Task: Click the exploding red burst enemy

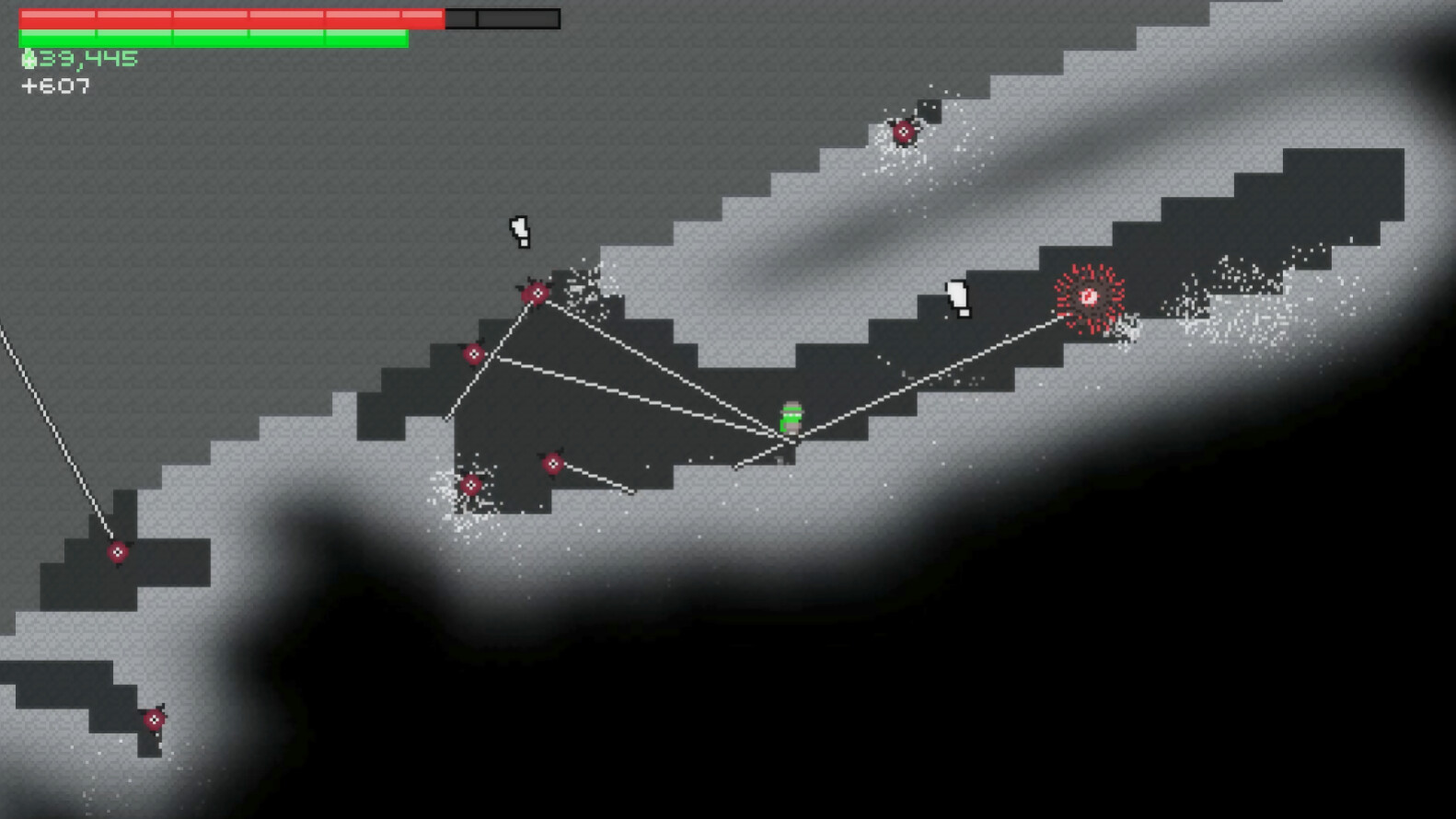Action: (1090, 295)
